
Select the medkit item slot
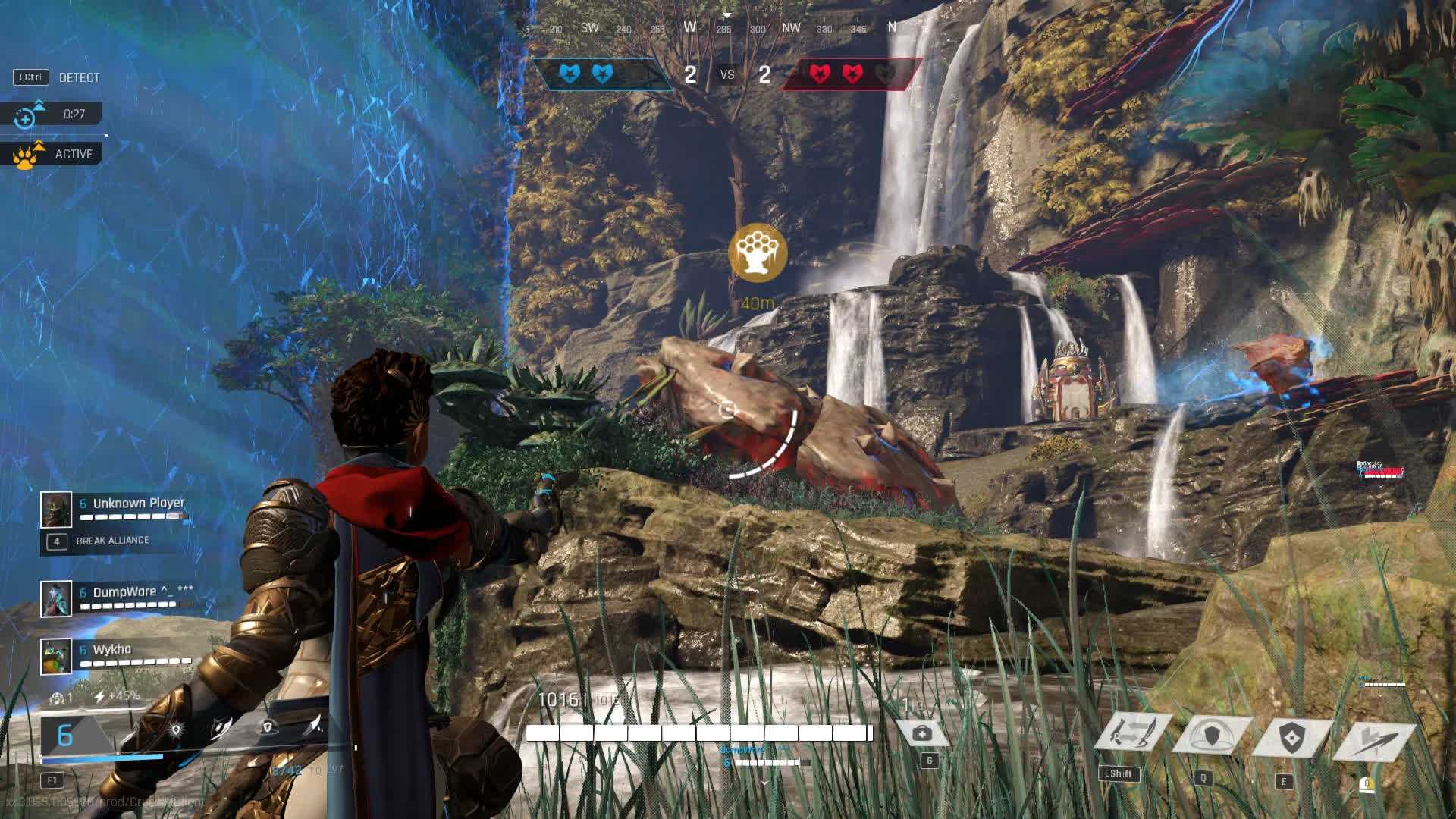[x=923, y=733]
